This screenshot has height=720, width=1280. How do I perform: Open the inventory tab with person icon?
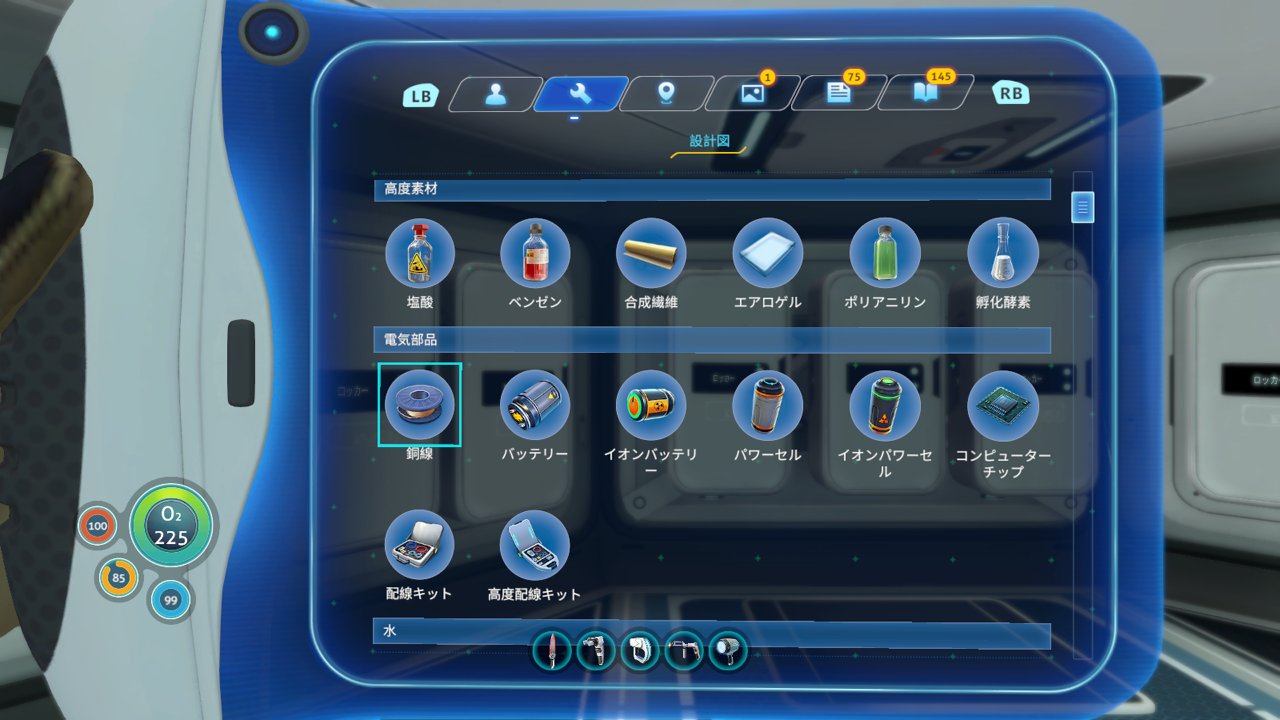[494, 94]
